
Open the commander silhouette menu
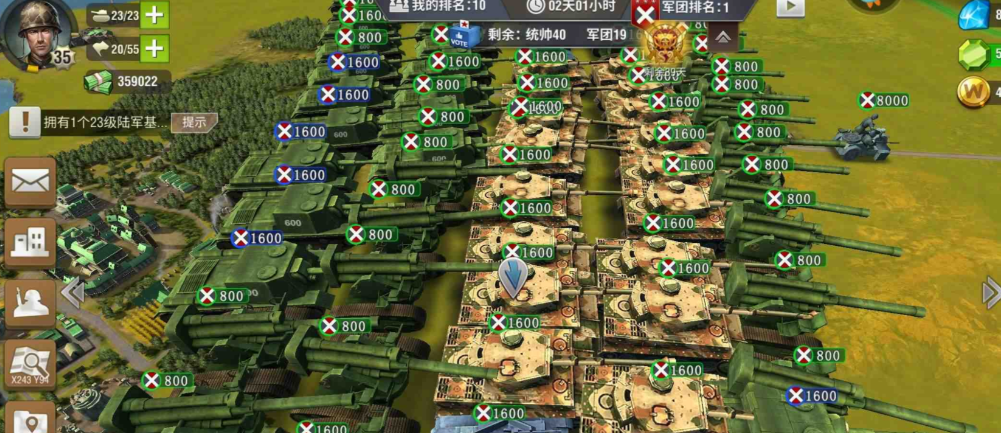[x=30, y=301]
